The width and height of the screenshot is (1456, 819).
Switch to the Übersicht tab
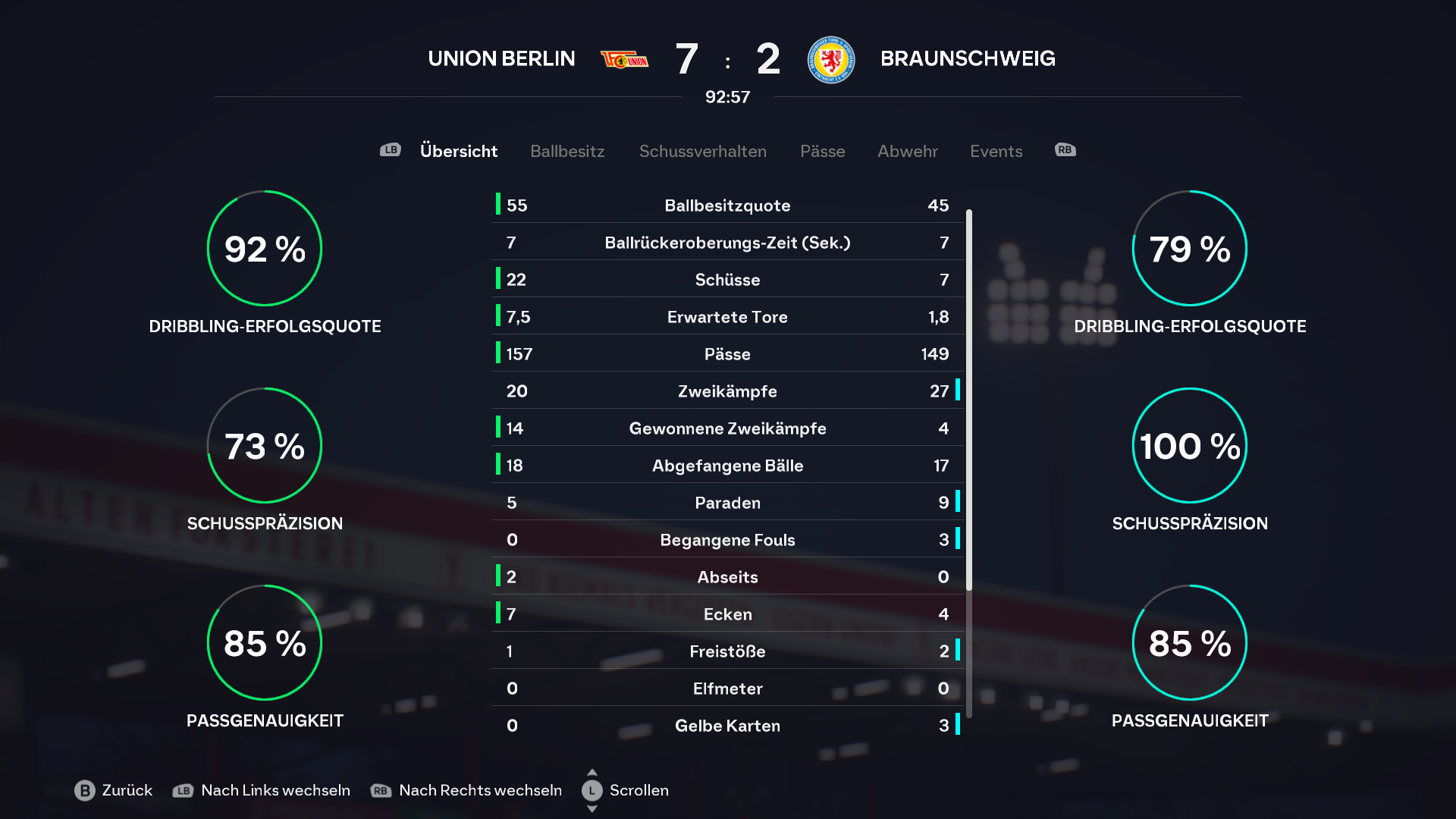[458, 151]
